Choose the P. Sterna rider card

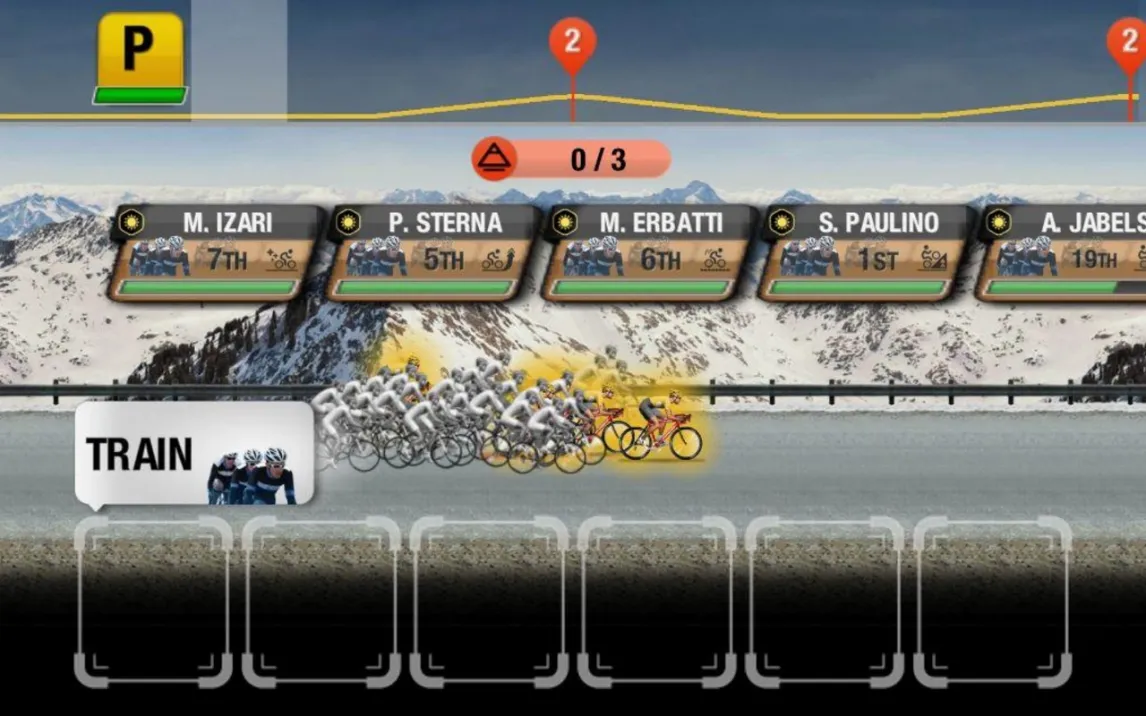coord(430,253)
